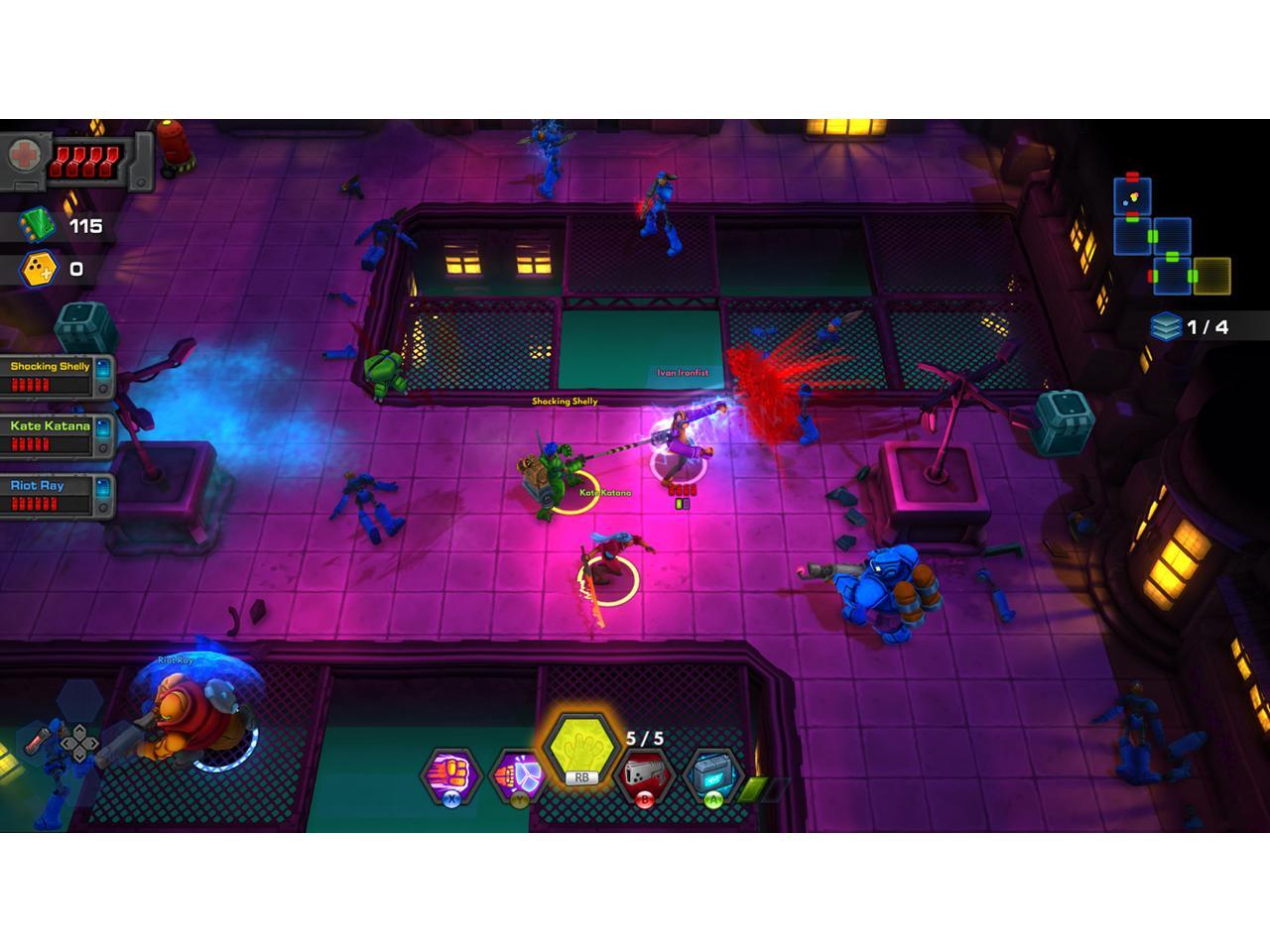Select the yellow room on the minimap
The height and width of the screenshot is (952, 1270).
point(1211,276)
